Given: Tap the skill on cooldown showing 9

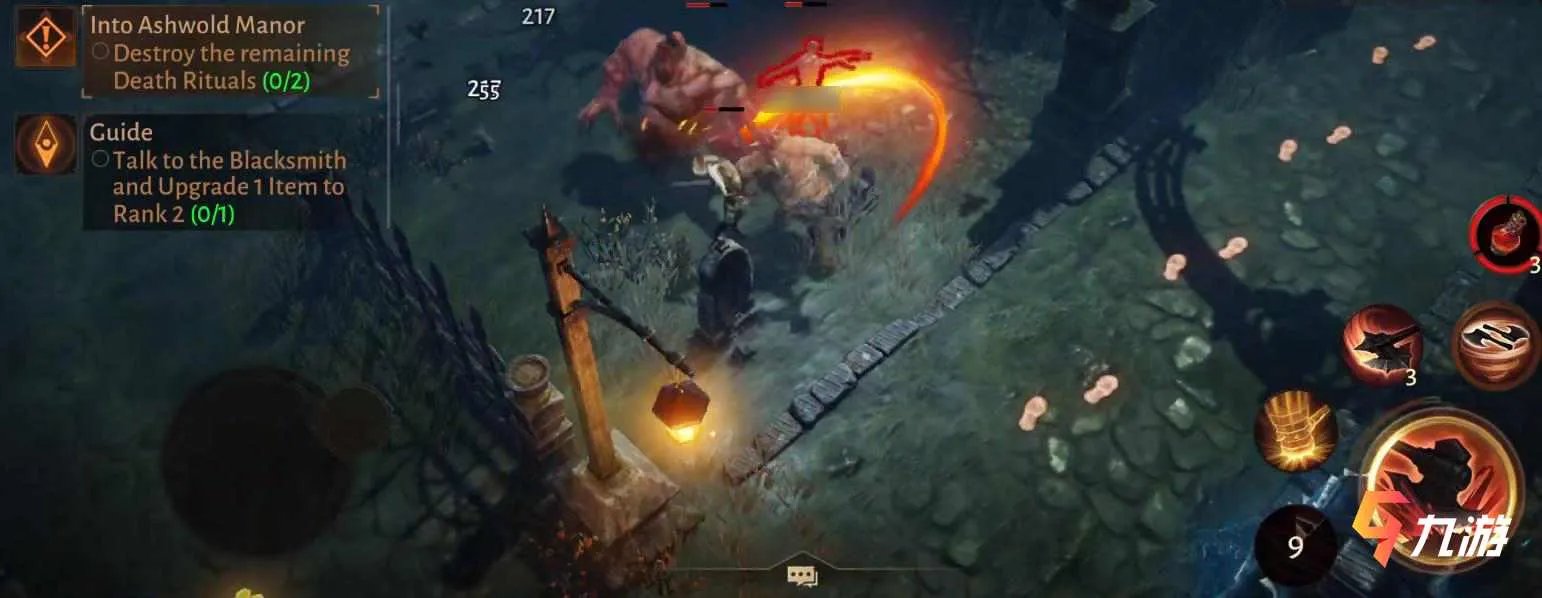Looking at the screenshot, I should pyautogui.click(x=1296, y=546).
